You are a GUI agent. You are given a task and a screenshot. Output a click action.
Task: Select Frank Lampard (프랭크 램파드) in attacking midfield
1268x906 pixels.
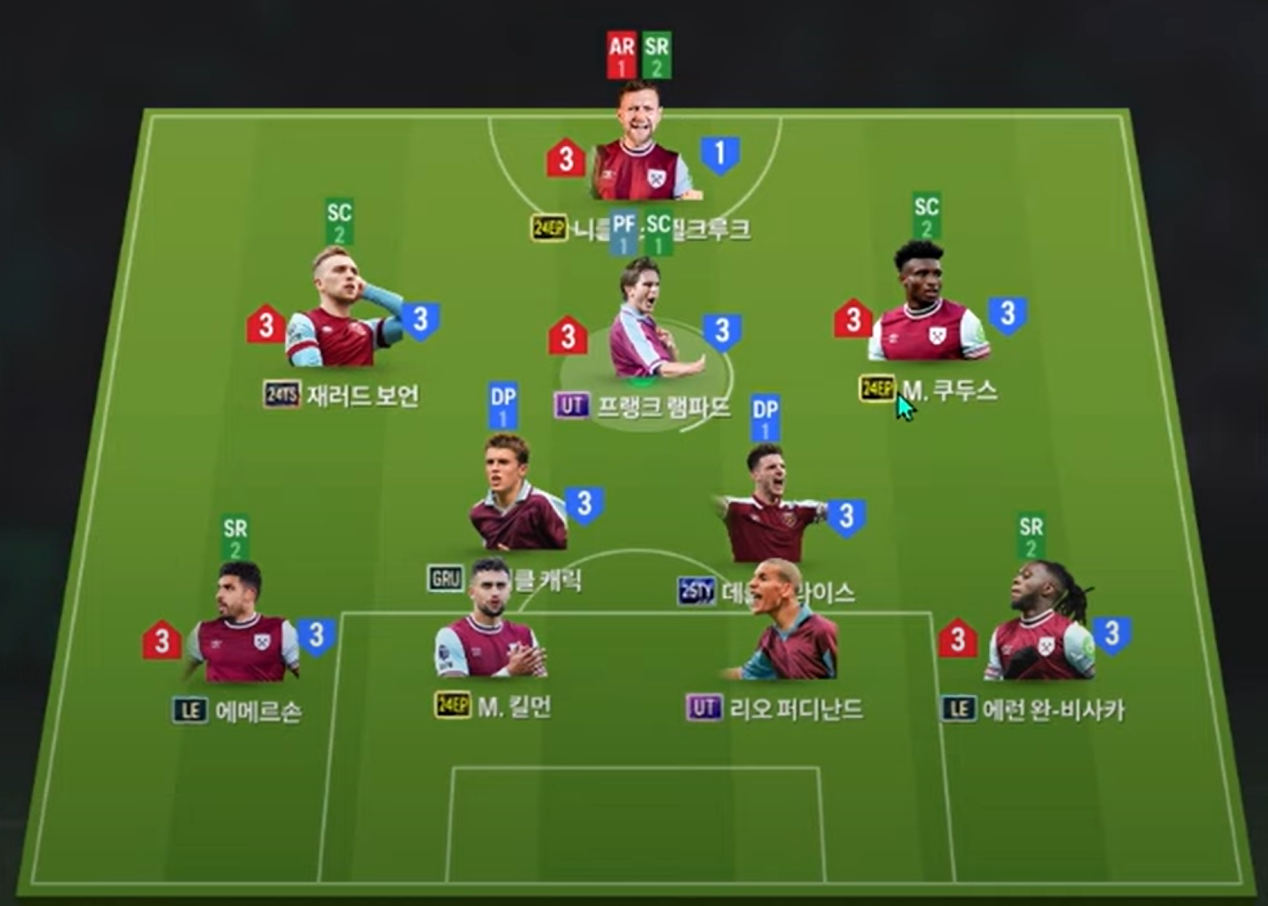pyautogui.click(x=641, y=325)
